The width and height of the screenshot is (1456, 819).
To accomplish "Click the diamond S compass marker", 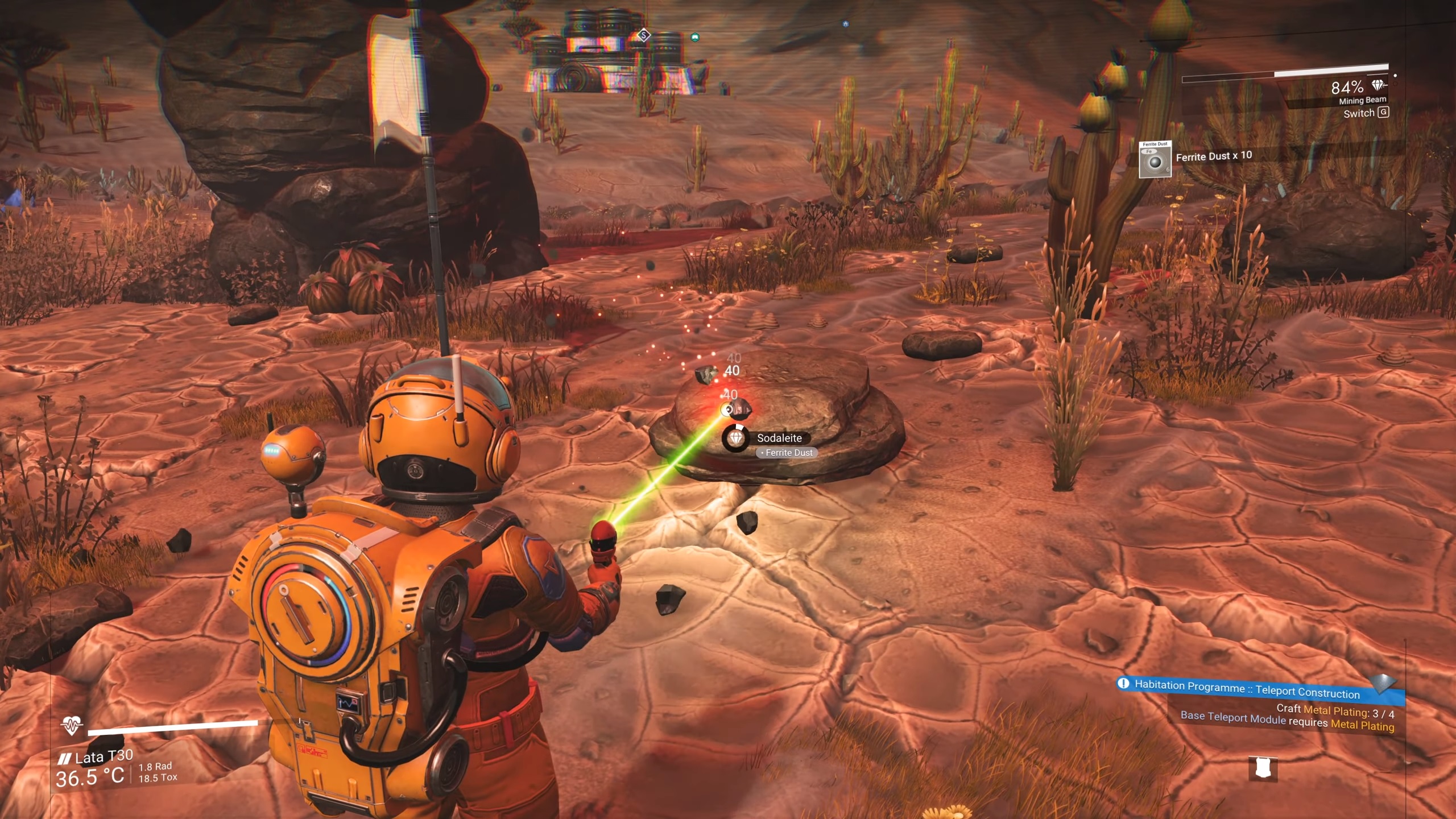I will pos(643,35).
